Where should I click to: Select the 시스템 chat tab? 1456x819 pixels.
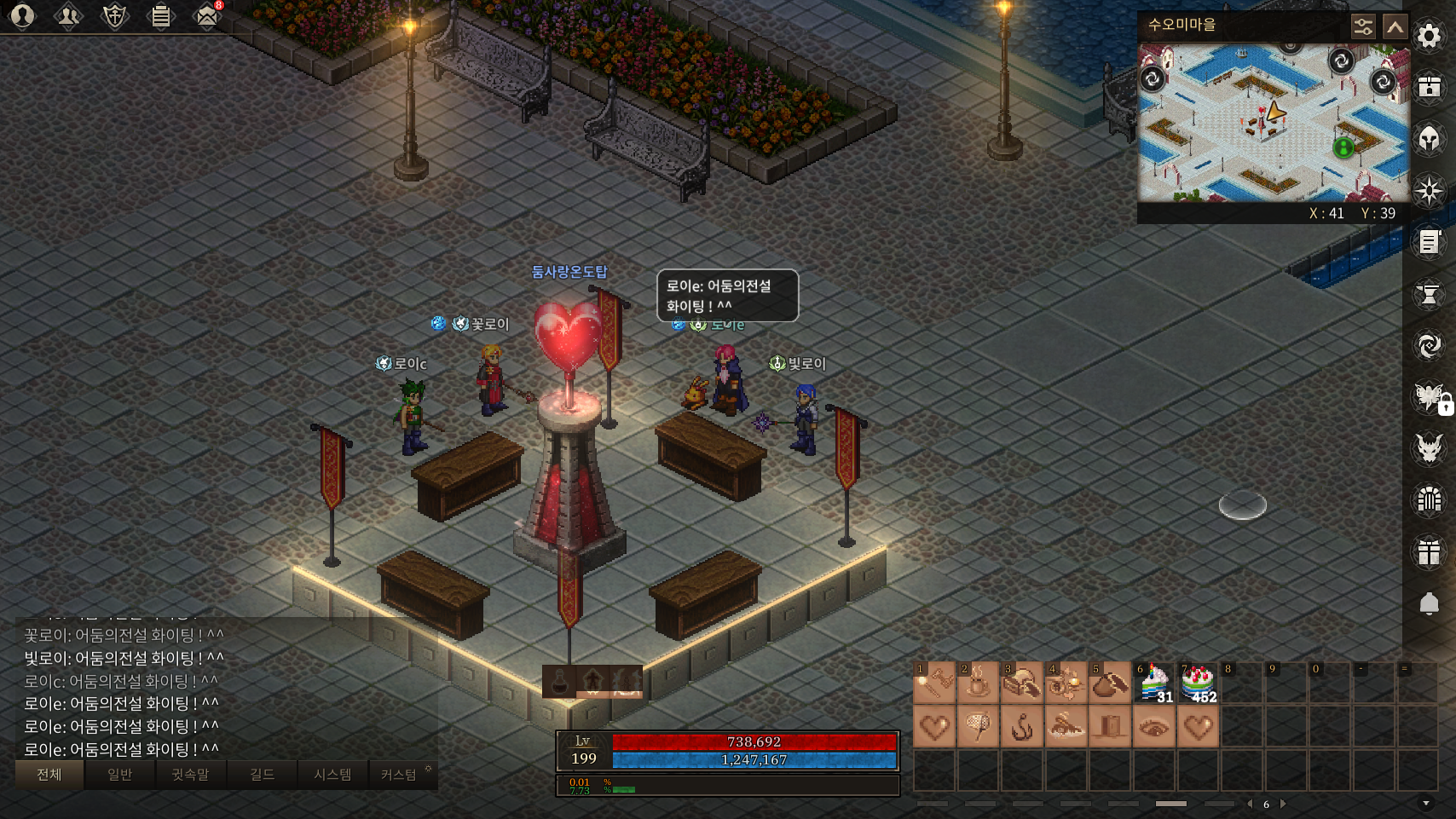click(332, 774)
